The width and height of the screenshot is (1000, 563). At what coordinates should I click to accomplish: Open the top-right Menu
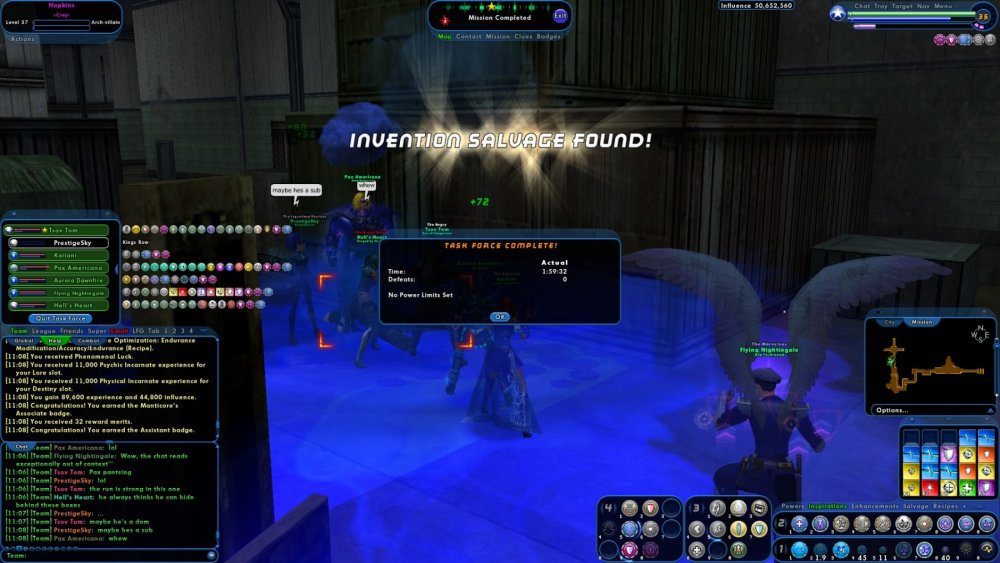point(944,6)
